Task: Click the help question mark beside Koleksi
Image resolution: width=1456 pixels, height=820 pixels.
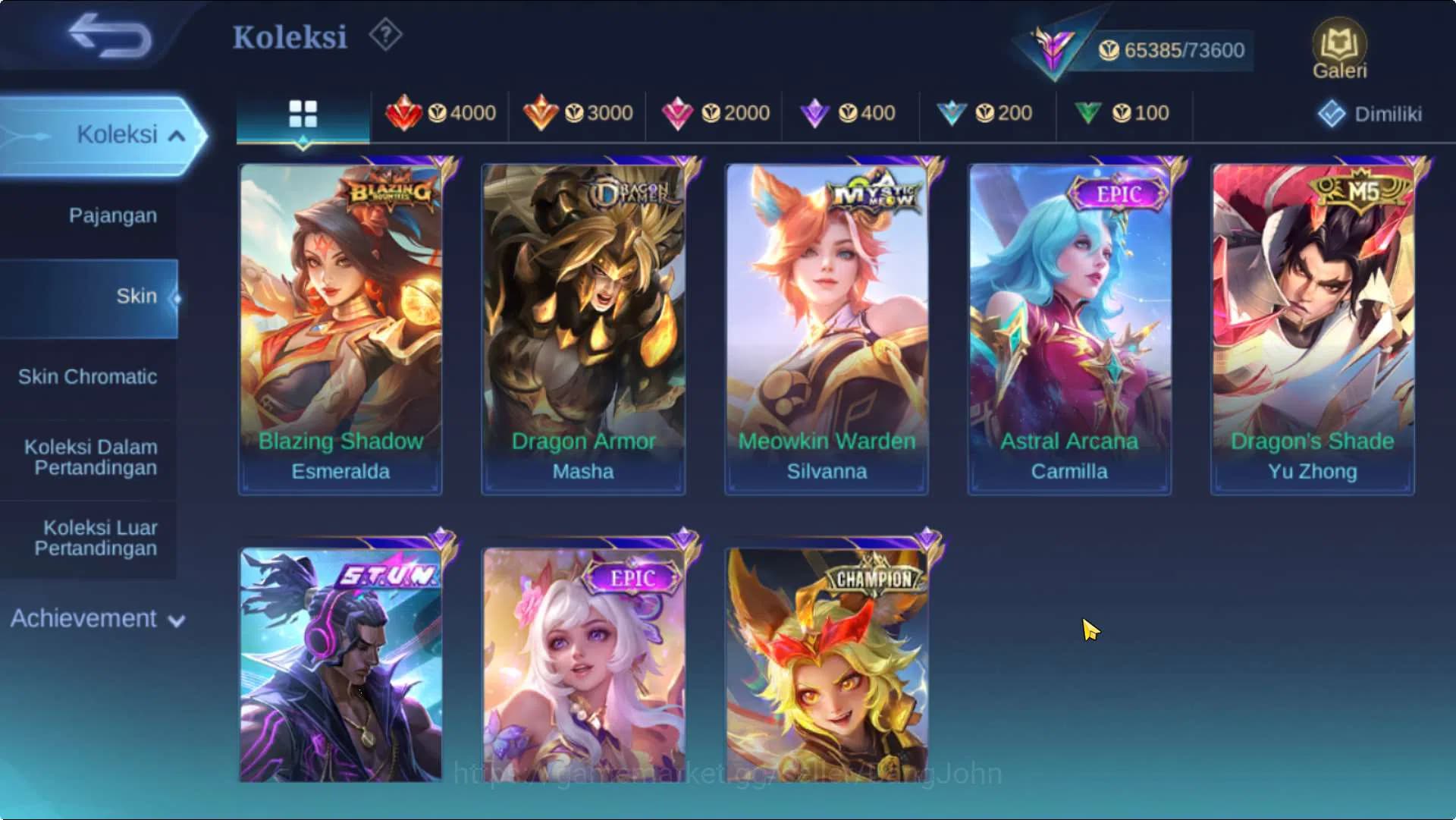Action: click(385, 35)
